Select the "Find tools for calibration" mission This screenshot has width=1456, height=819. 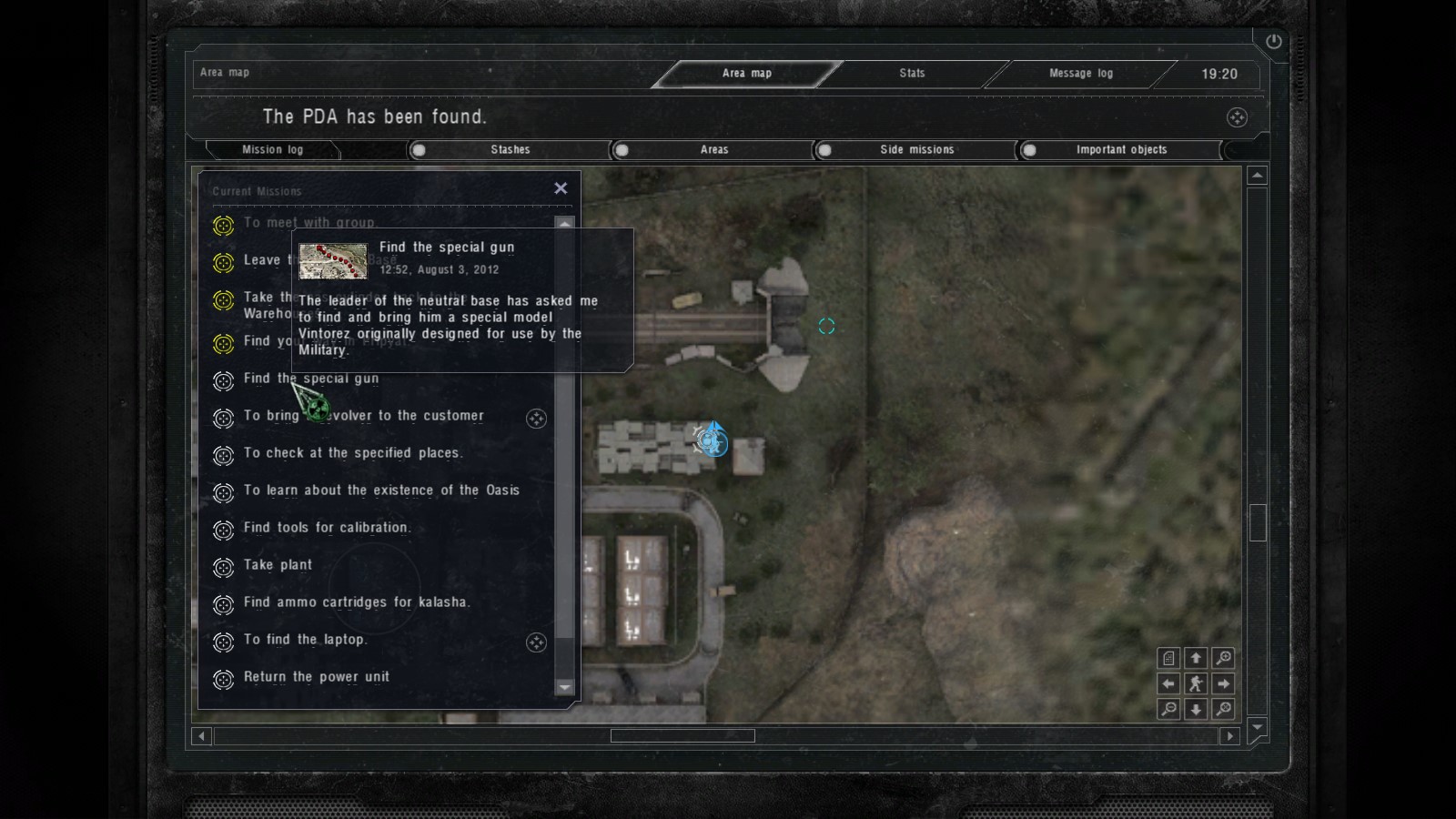[327, 528]
